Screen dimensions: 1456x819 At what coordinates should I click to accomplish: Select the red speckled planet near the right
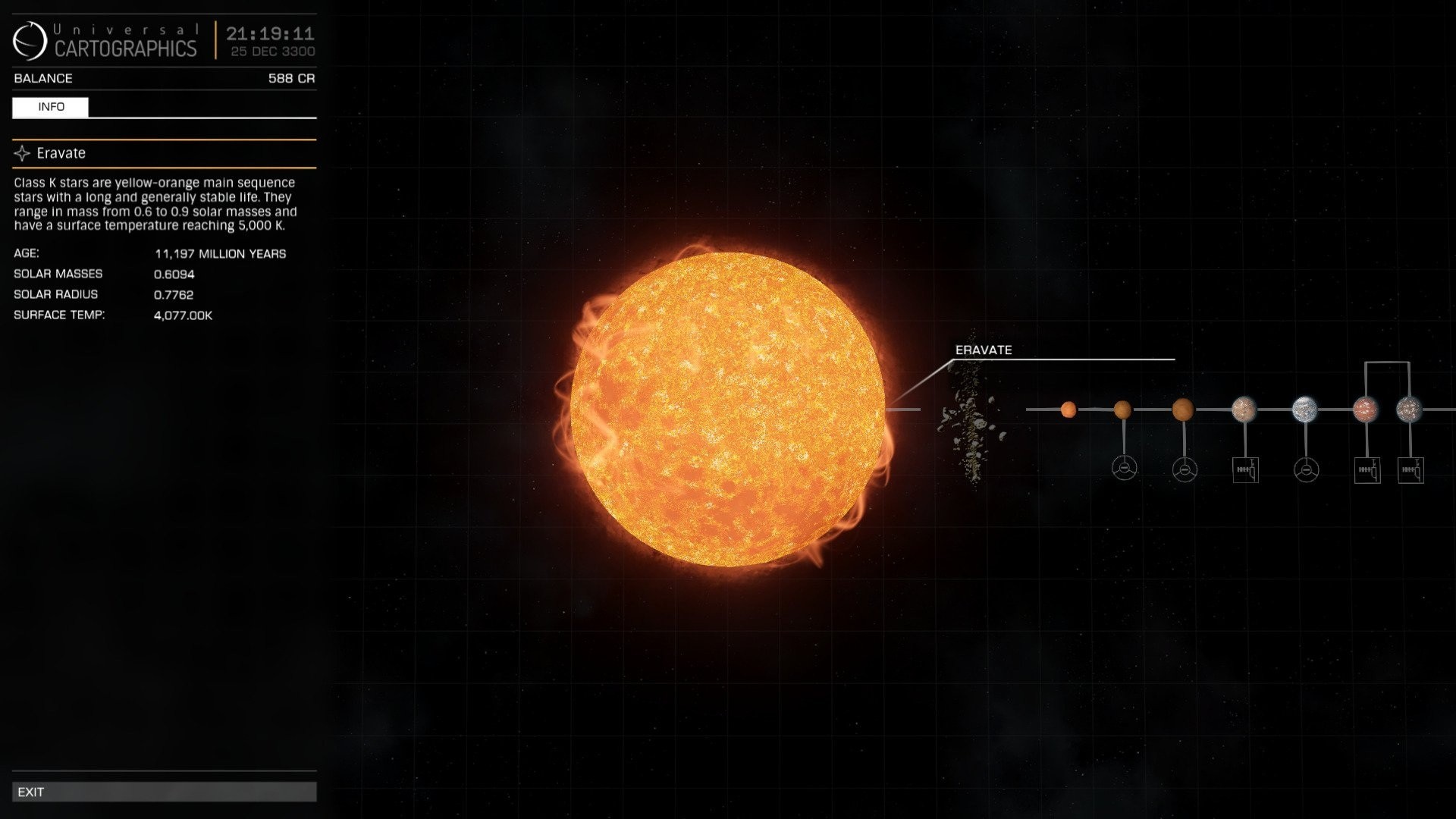[1367, 409]
